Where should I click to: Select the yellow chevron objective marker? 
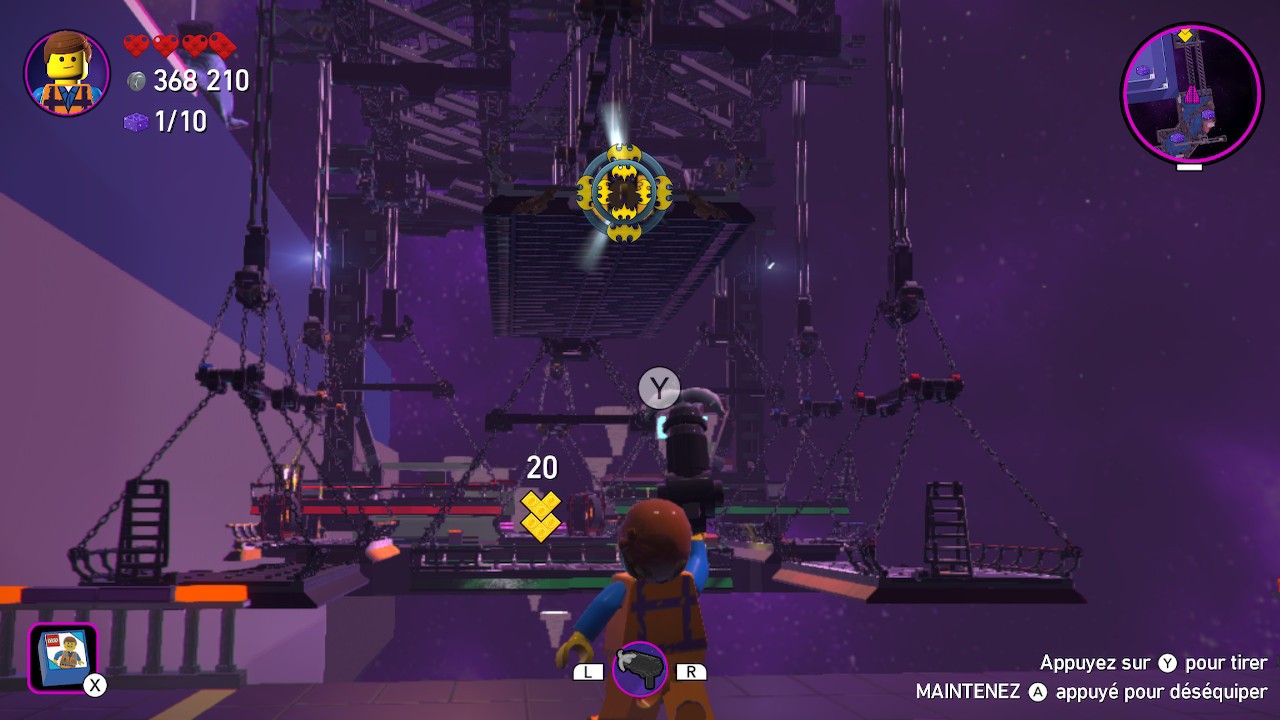541,515
